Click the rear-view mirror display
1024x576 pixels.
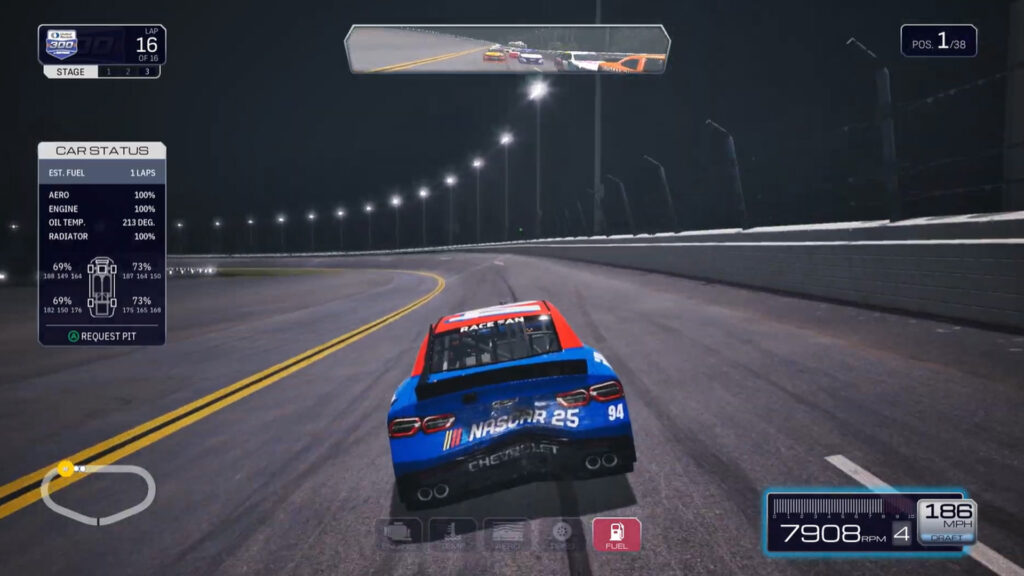pos(507,50)
